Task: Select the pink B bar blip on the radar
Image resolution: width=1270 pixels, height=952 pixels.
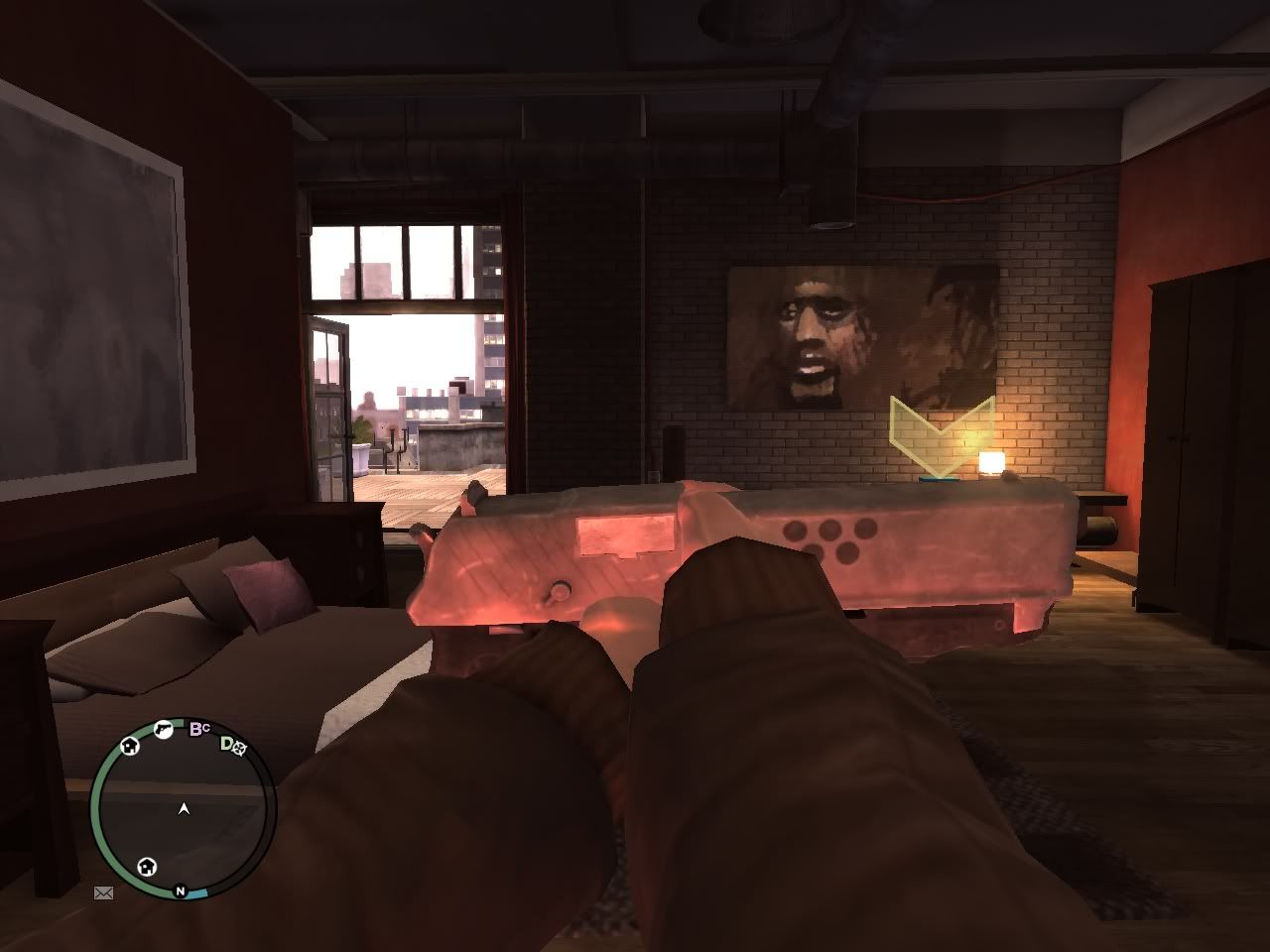Action: (198, 729)
